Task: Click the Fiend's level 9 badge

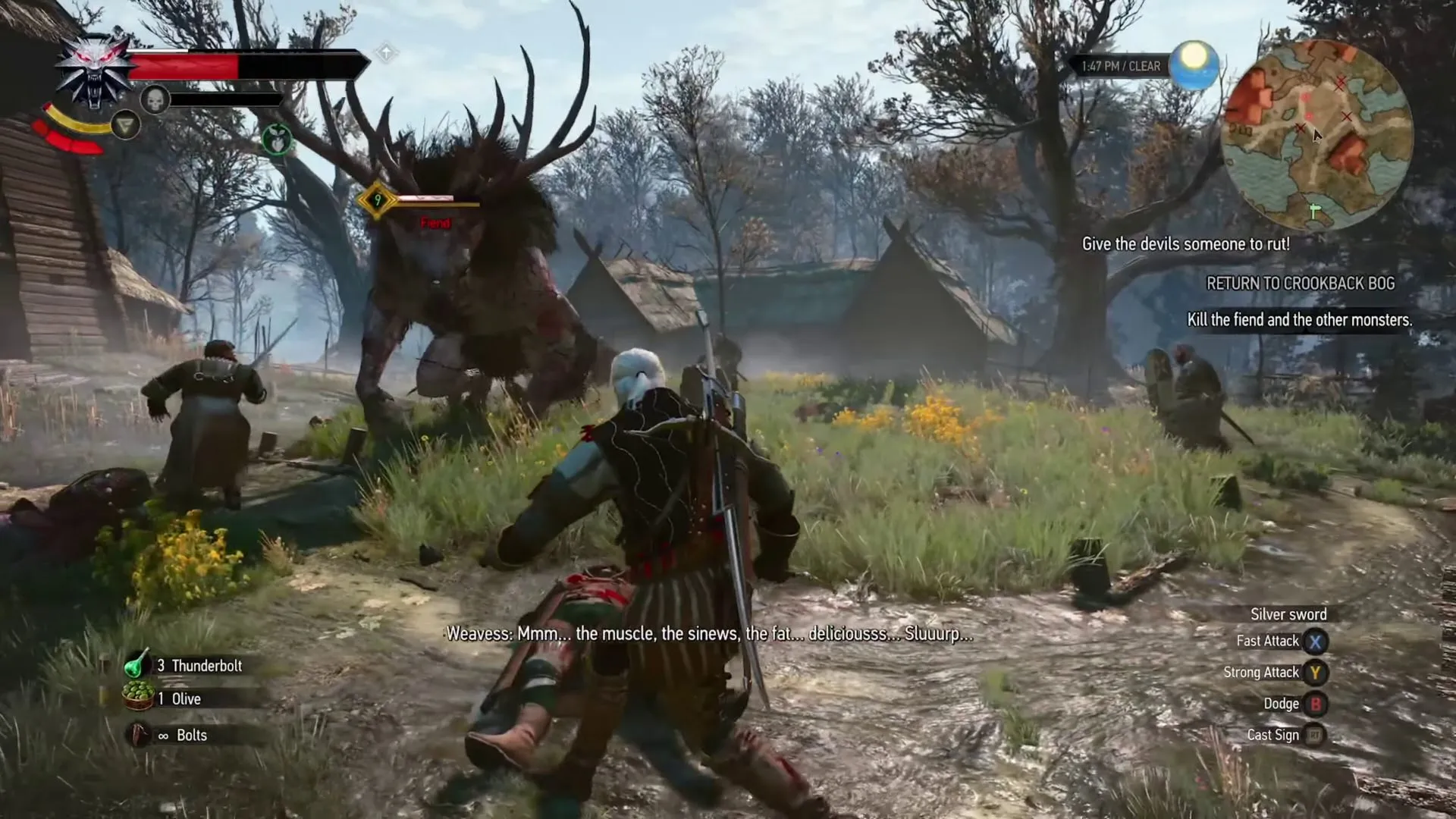Action: coord(377,200)
